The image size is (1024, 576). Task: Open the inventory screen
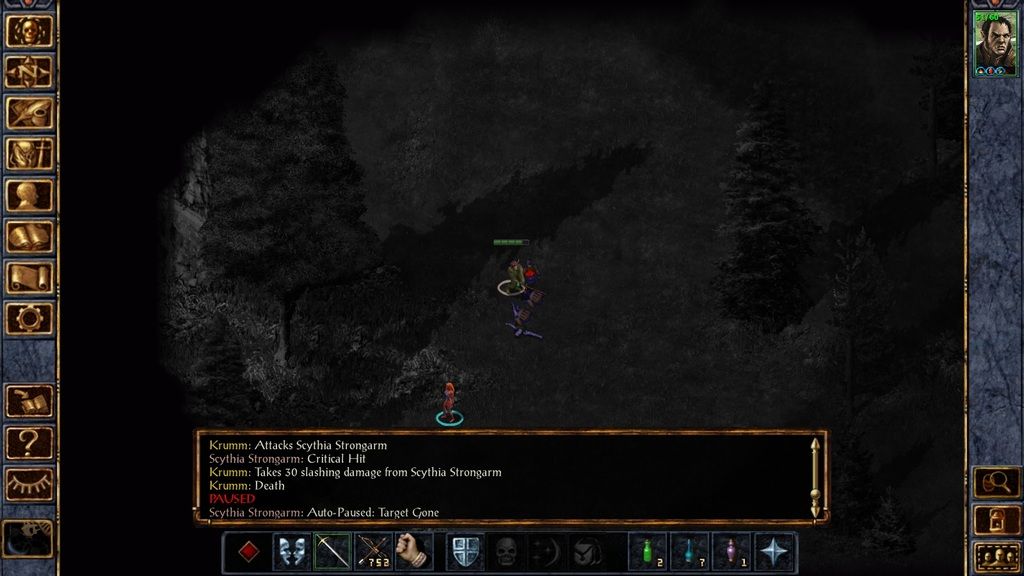click(29, 154)
